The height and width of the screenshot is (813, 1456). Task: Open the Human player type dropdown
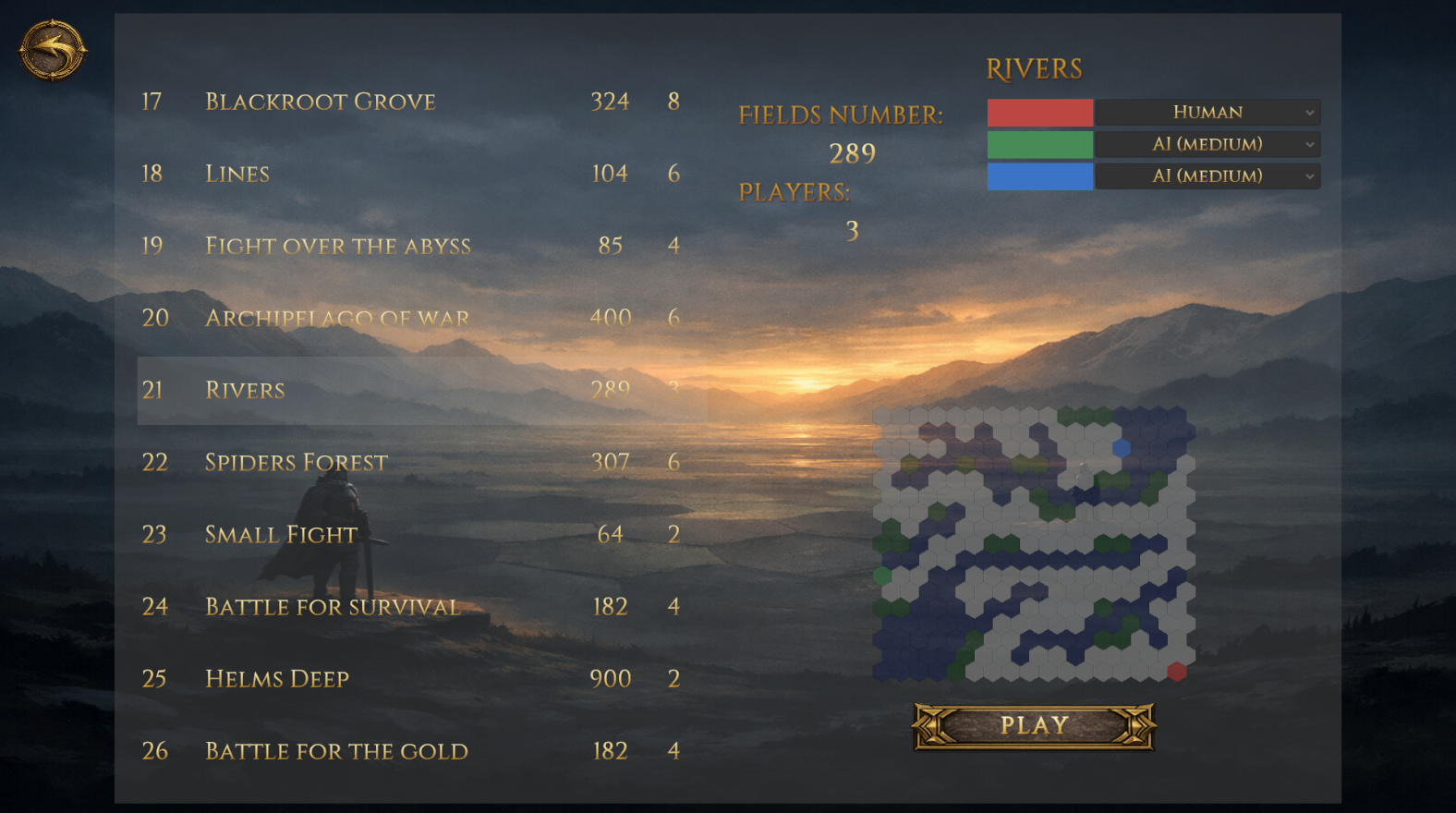1207,112
